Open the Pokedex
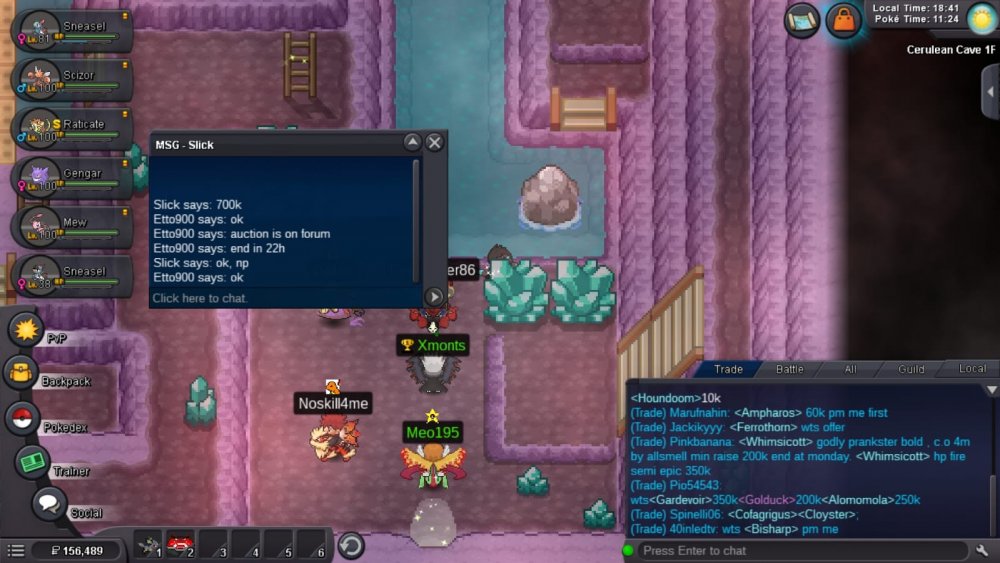1000x563 pixels. [22, 418]
